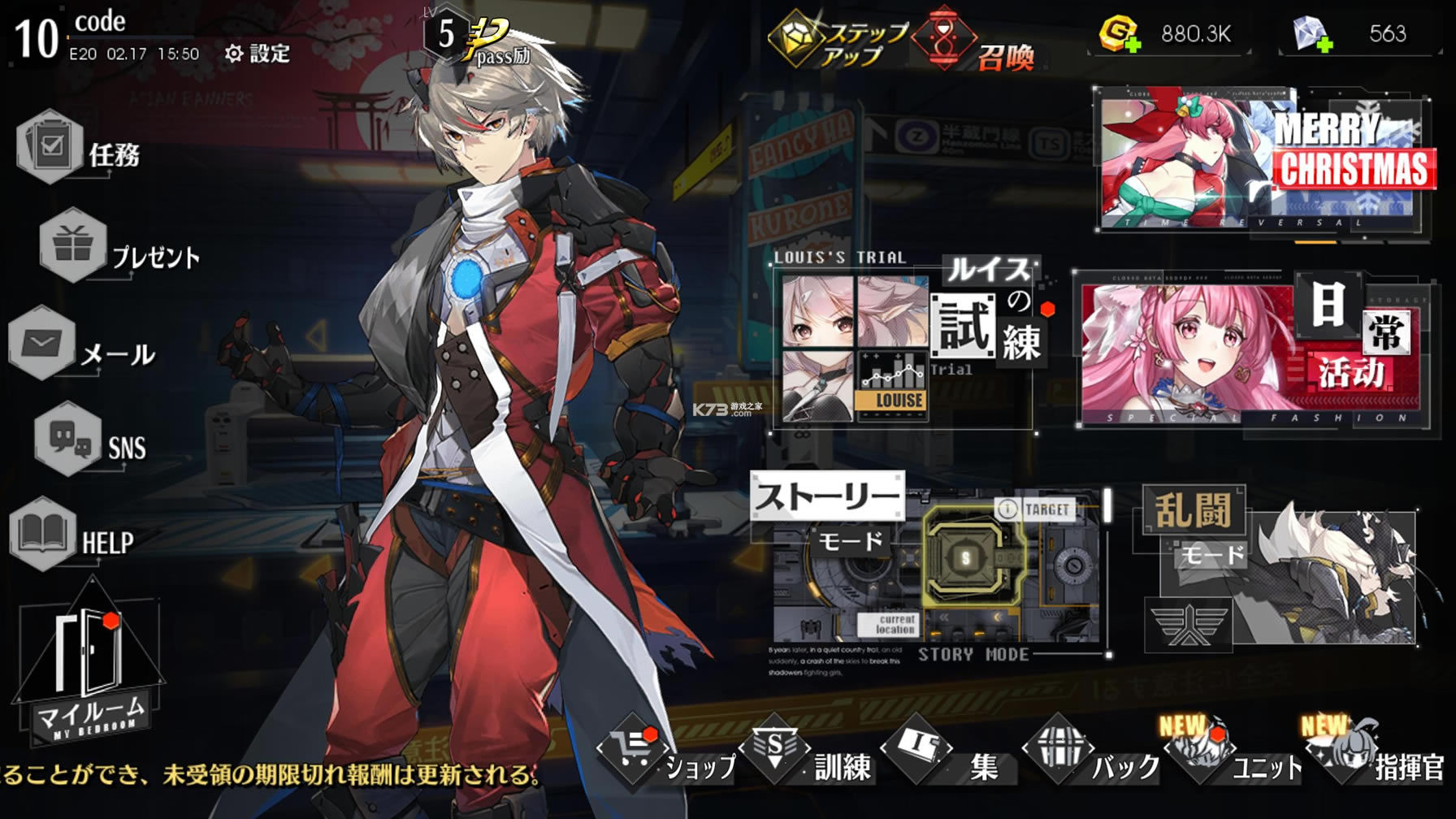The image size is (1456, 819).
Task: Open the 日常活动 daily activity banner
Action: point(1251,349)
